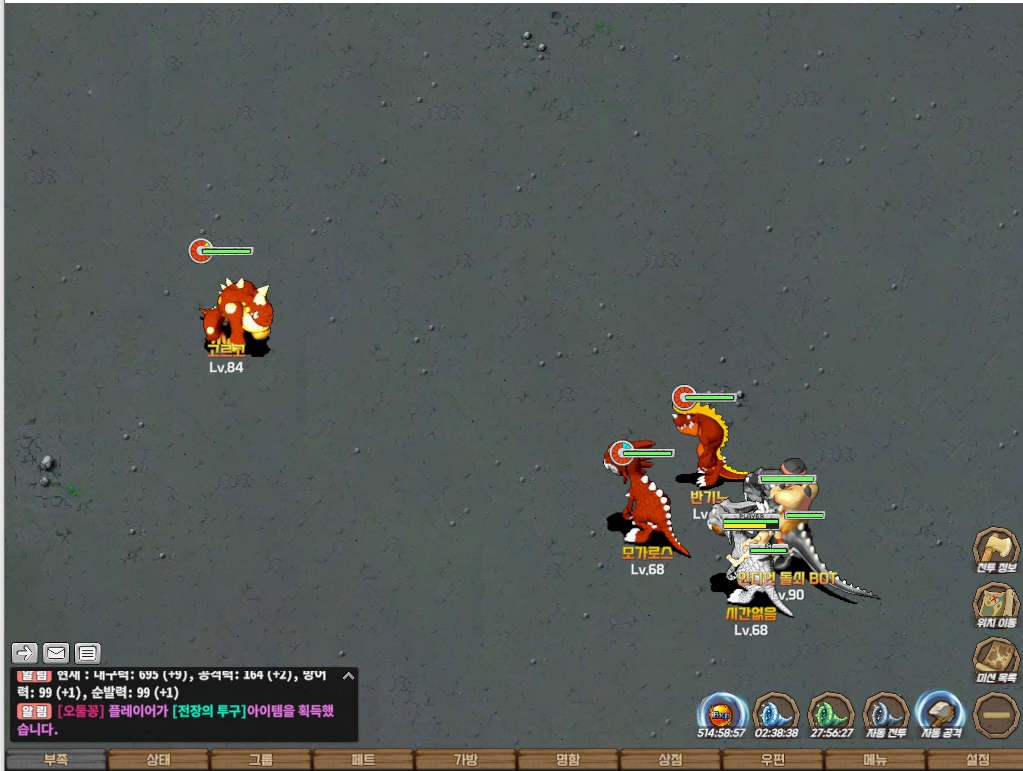Open the 상태 status menu
This screenshot has width=1023, height=771.
(158, 760)
